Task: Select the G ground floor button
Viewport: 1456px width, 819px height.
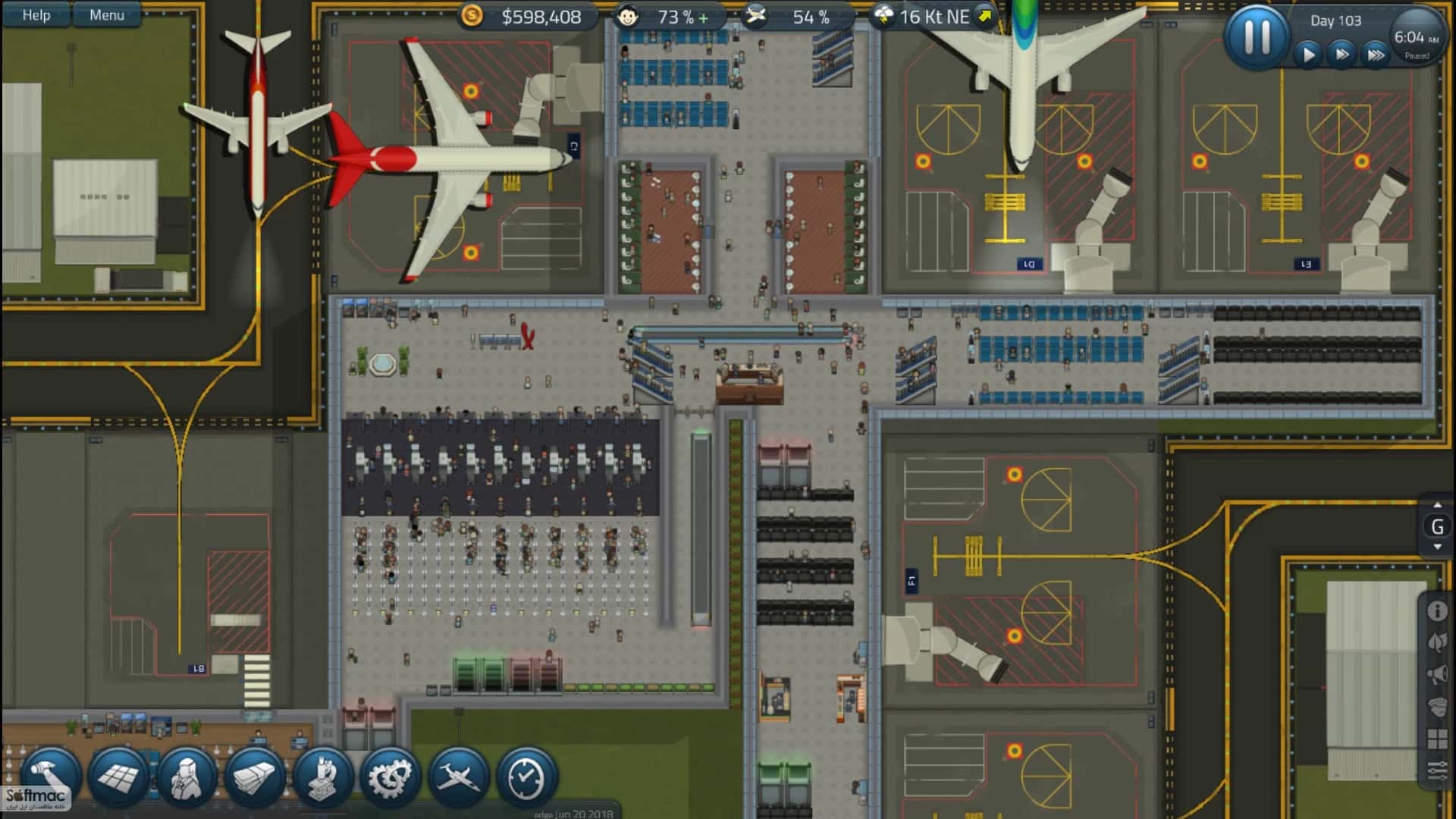Action: tap(1436, 526)
